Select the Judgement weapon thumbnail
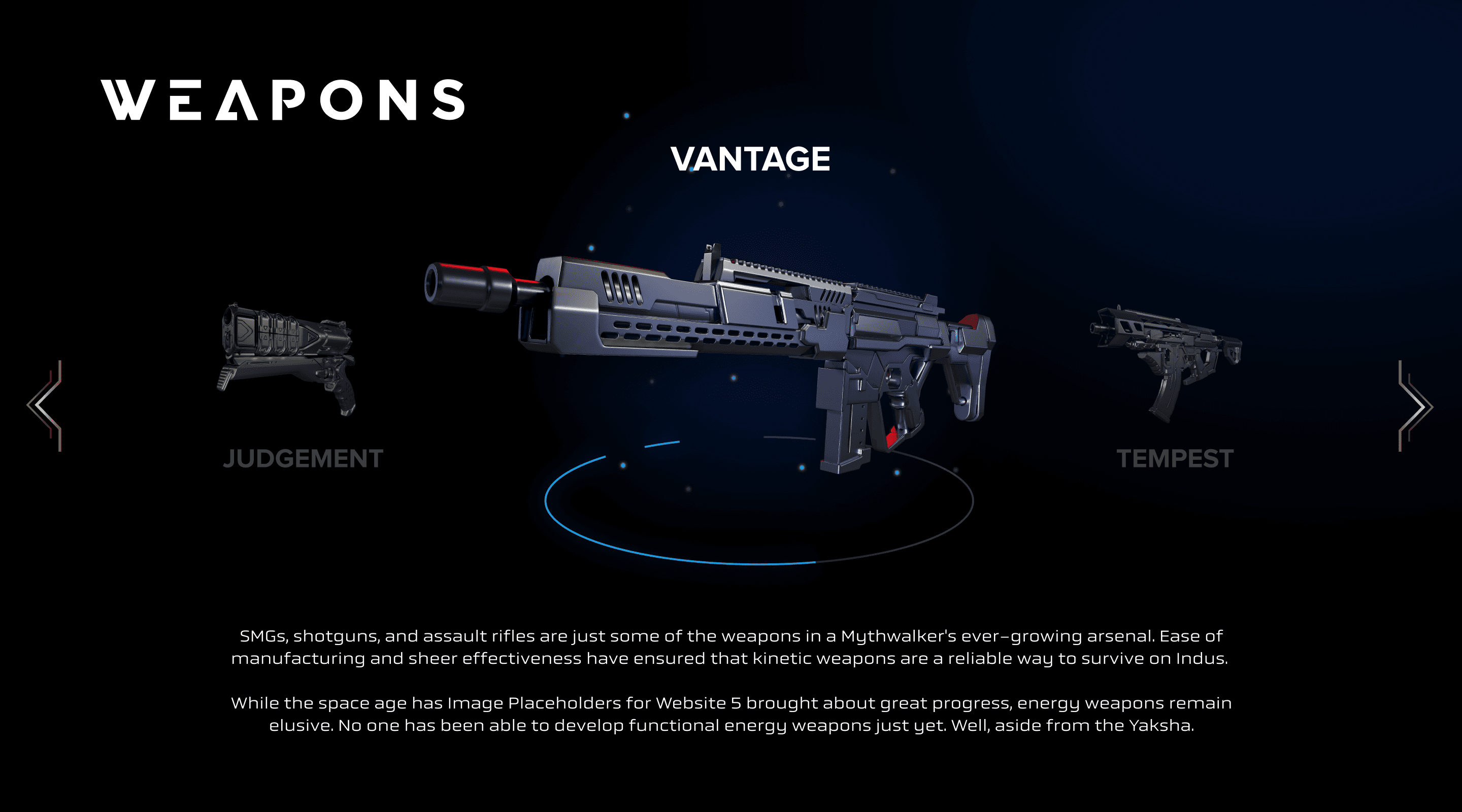The height and width of the screenshot is (812, 1462). click(x=288, y=360)
